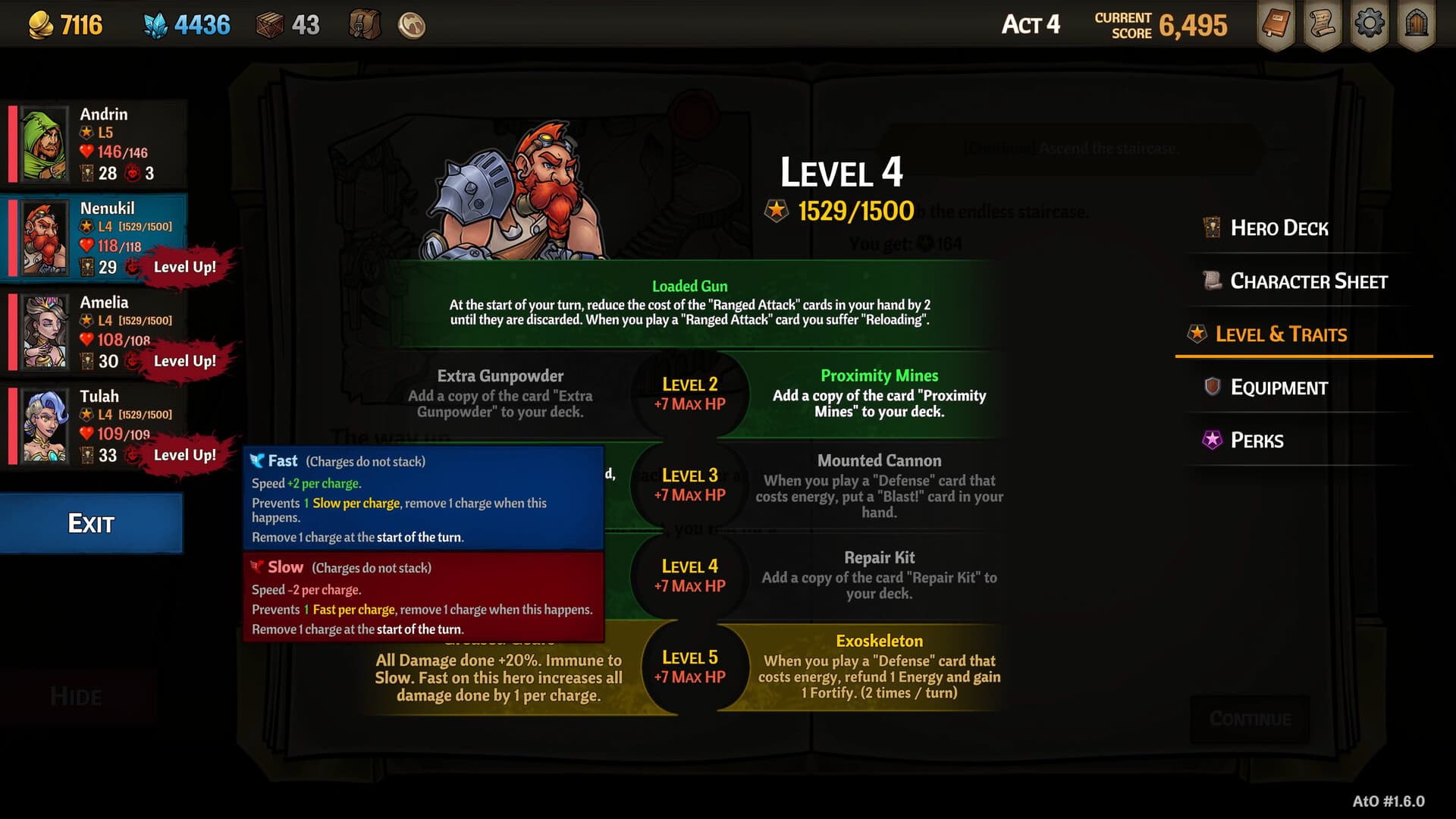Viewport: 1456px width, 819px height.
Task: Select the Level & Traits tab
Action: tap(1281, 334)
